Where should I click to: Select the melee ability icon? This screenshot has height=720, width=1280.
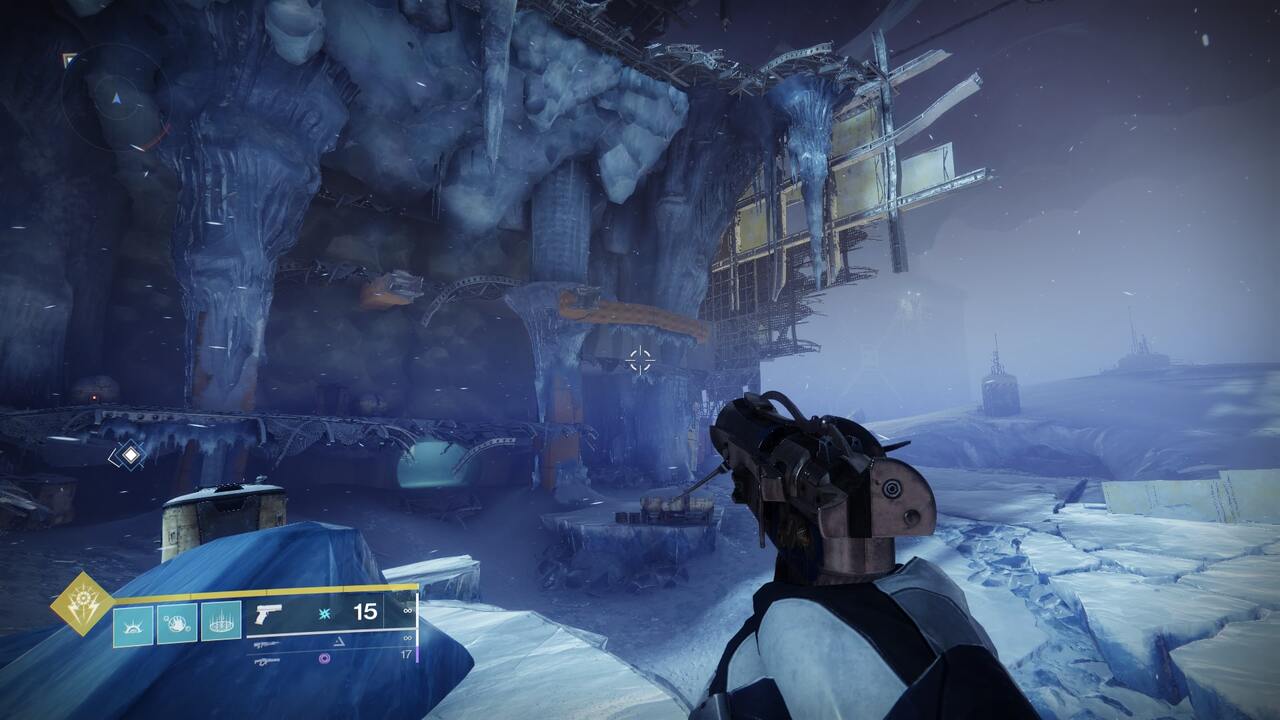tap(176, 625)
